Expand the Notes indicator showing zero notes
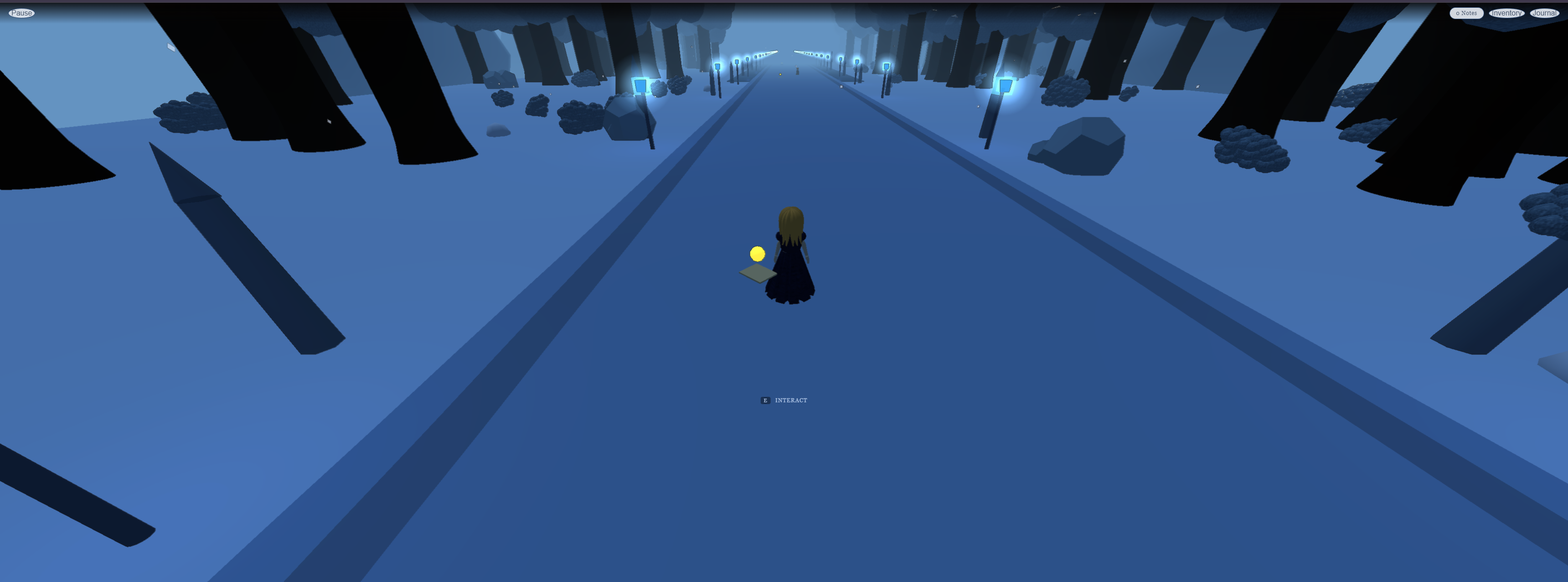 tap(1466, 13)
